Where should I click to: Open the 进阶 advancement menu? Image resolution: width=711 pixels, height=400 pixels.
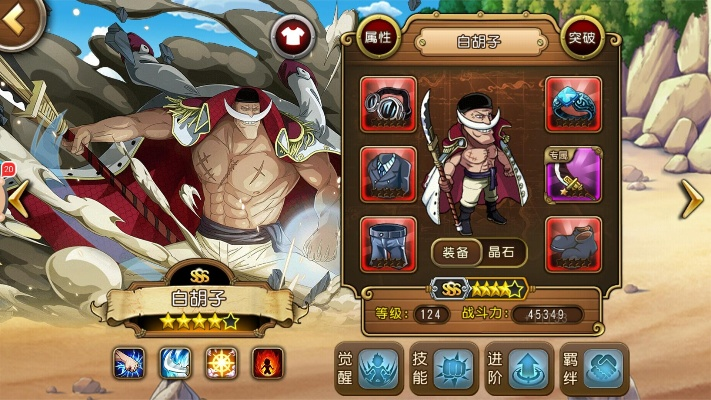(x=516, y=368)
